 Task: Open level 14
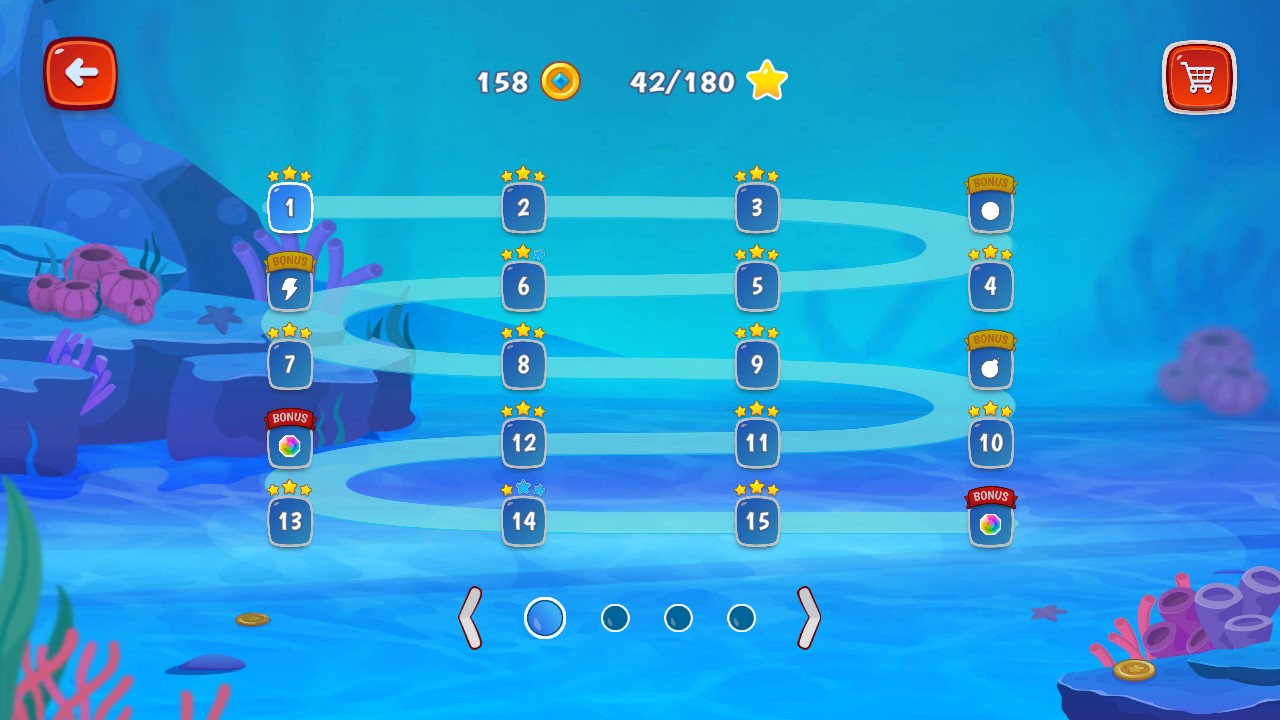(524, 521)
